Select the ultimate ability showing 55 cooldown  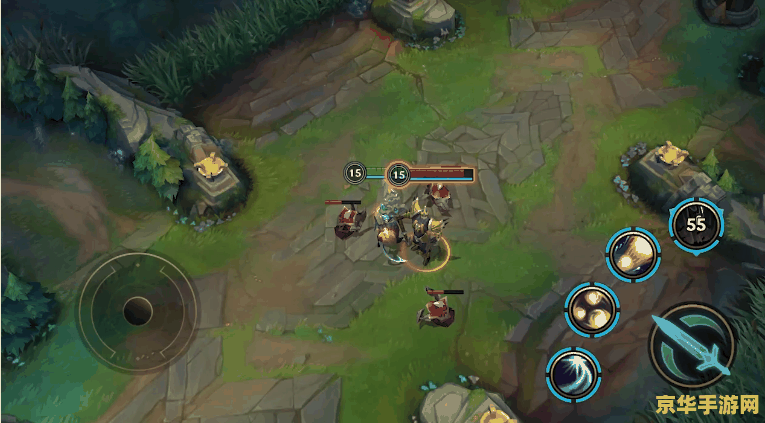695,225
